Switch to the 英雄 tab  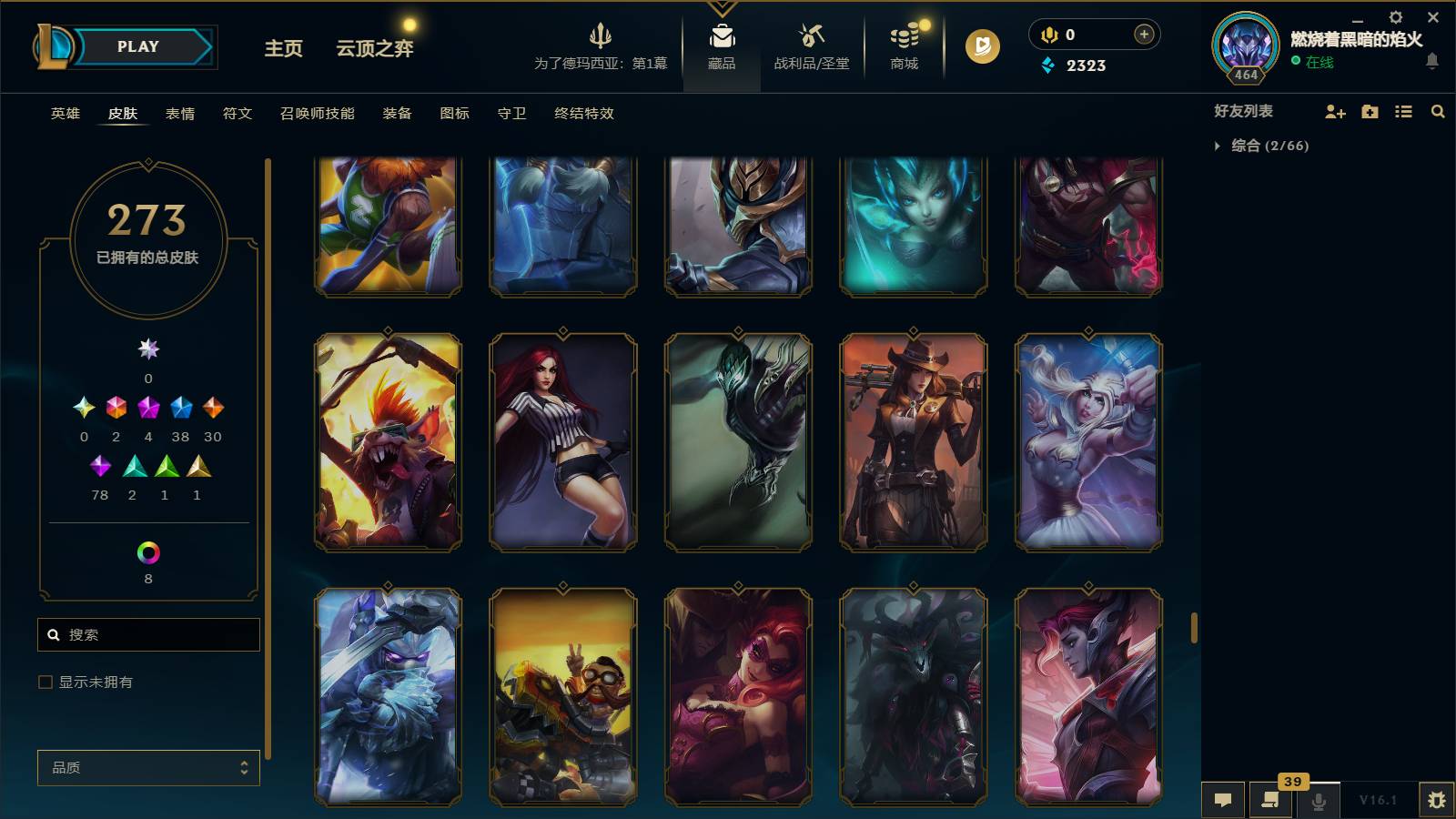pyautogui.click(x=64, y=114)
